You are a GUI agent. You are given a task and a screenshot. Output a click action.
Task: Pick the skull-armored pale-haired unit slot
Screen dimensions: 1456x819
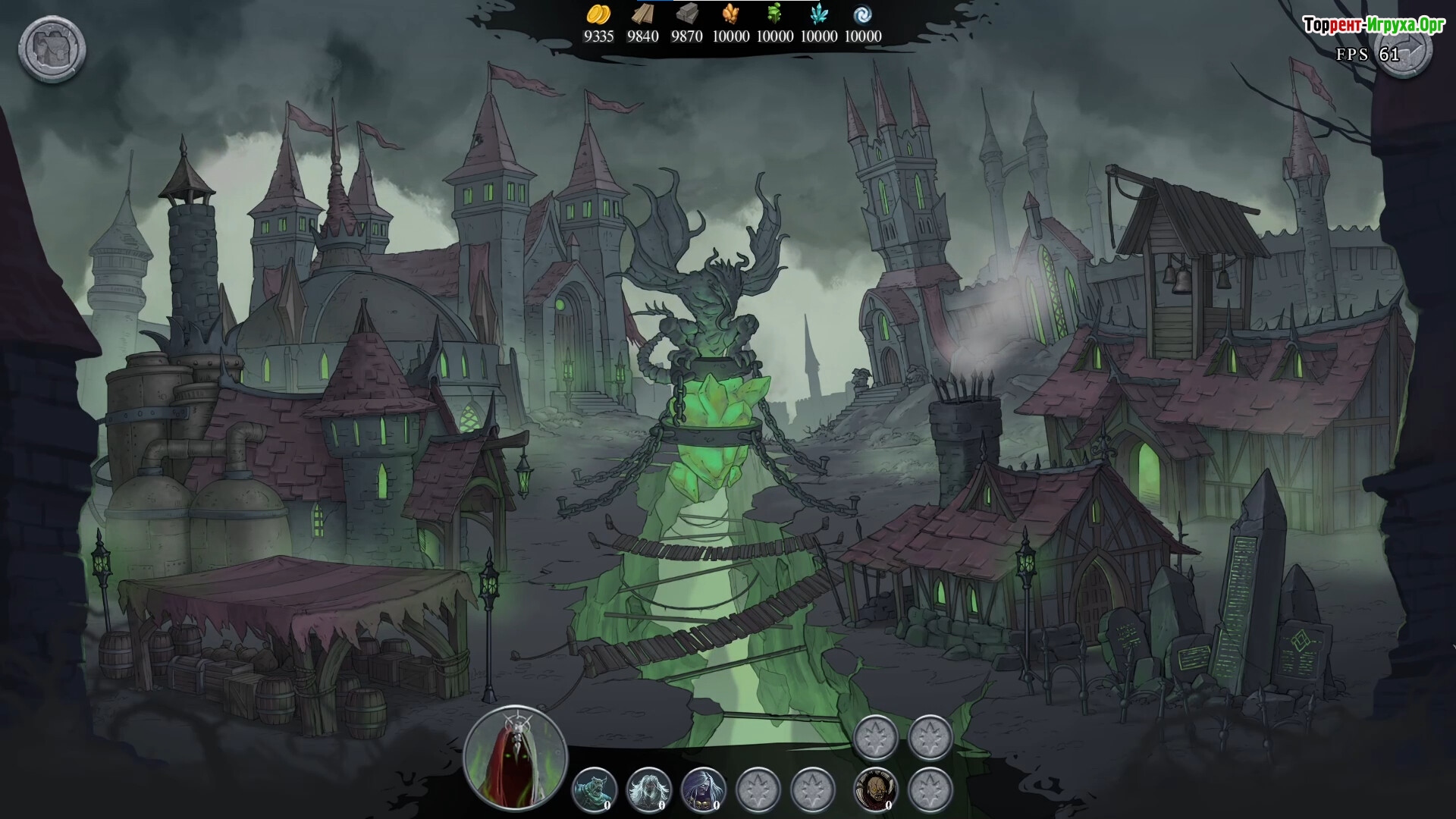[703, 789]
